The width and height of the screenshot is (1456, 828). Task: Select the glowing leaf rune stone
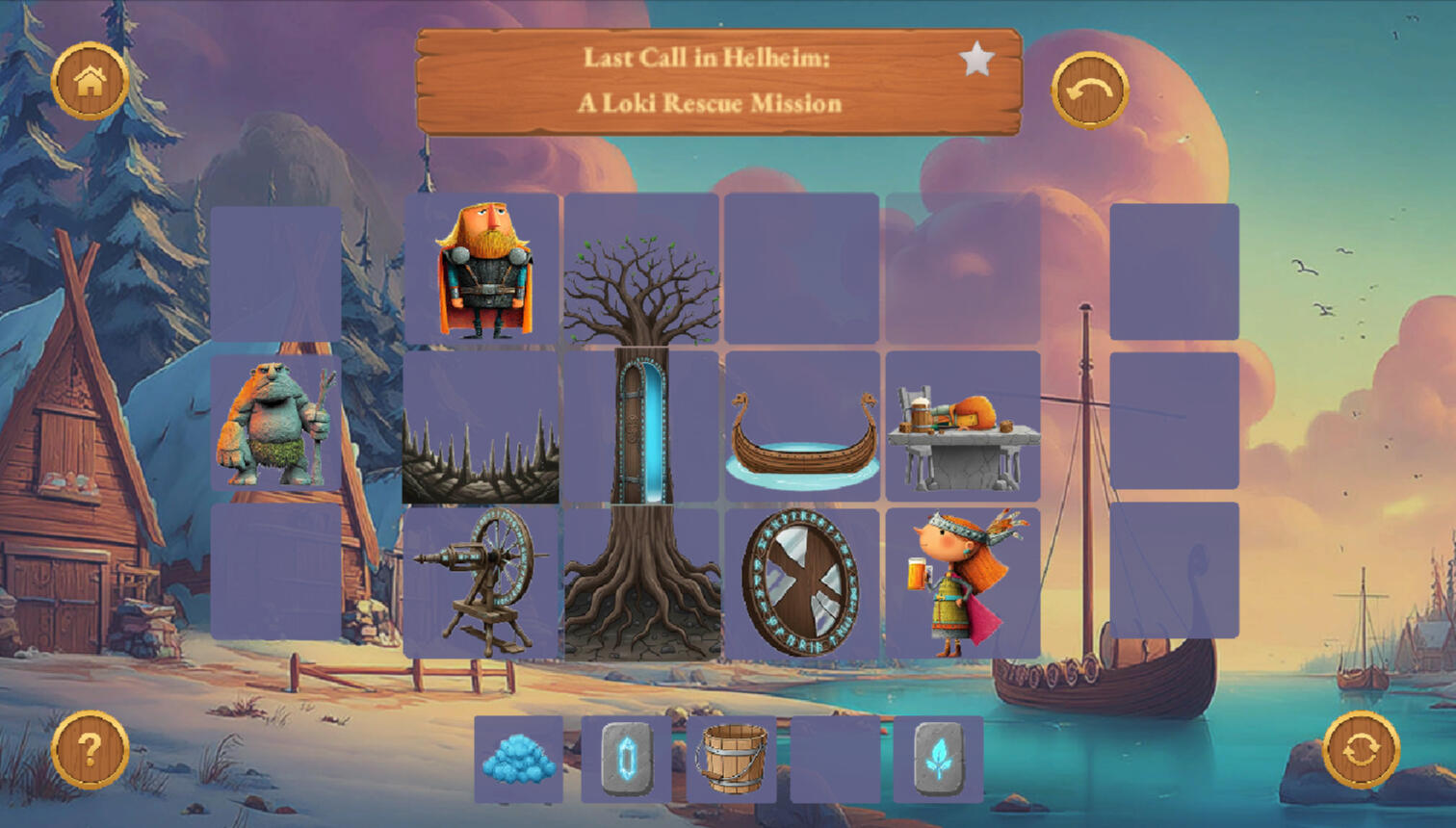pos(938,760)
